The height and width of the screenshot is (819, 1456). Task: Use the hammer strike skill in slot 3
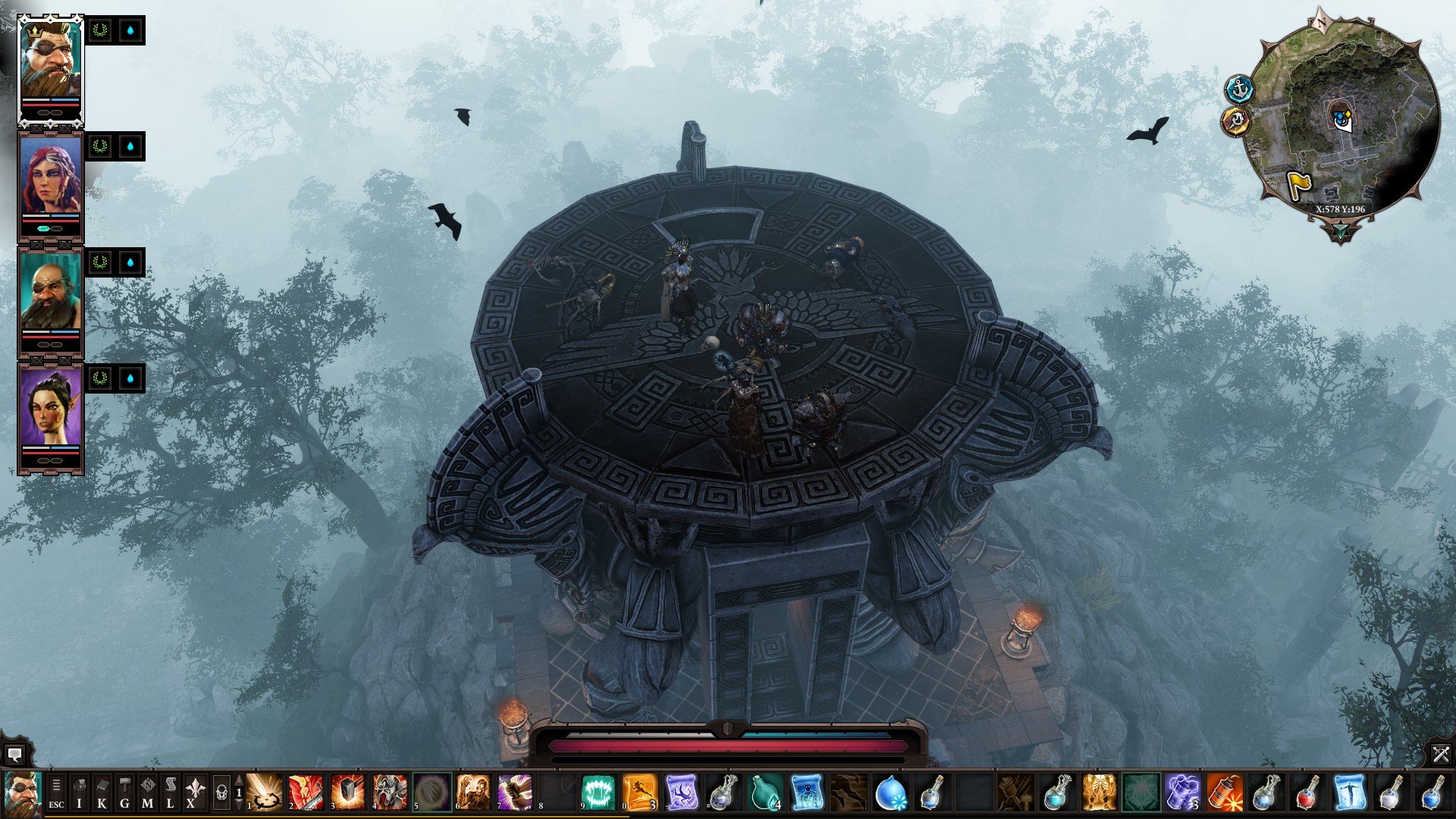[348, 793]
